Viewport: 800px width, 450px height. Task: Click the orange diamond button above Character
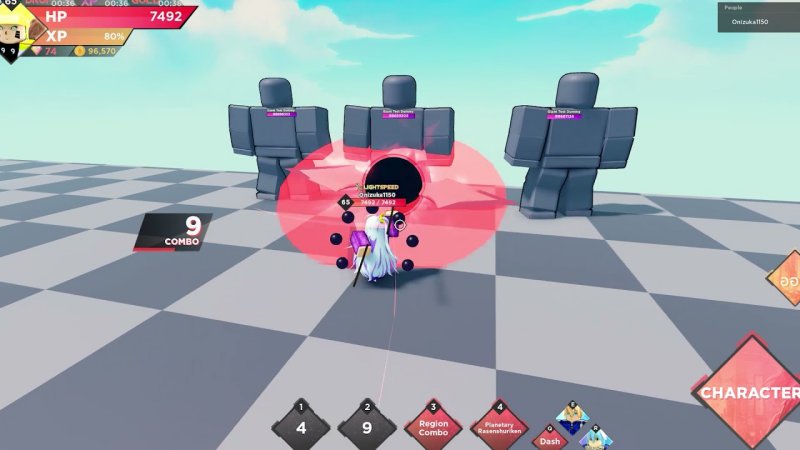coord(785,283)
